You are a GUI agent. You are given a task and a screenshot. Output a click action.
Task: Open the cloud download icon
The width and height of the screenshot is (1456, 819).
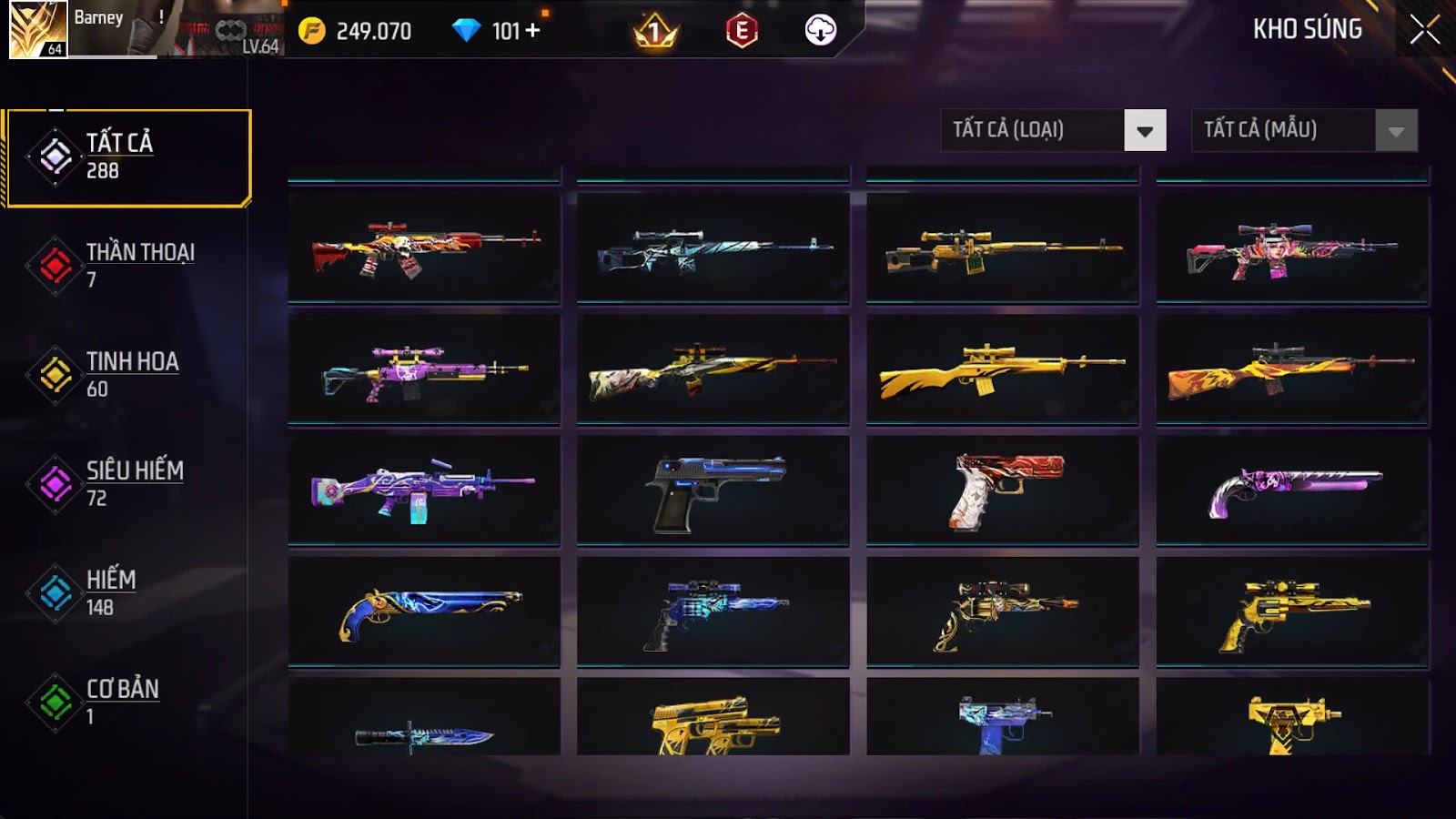pyautogui.click(x=820, y=31)
